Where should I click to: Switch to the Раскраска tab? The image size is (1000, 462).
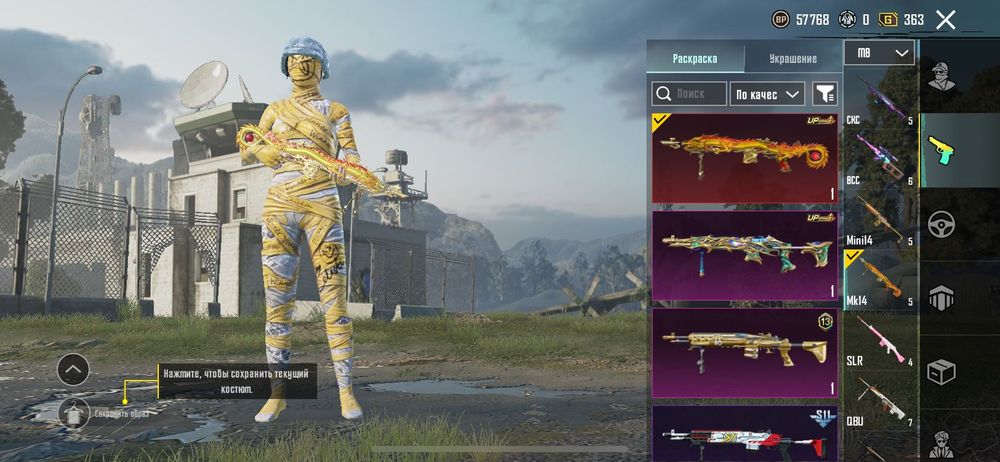(695, 59)
